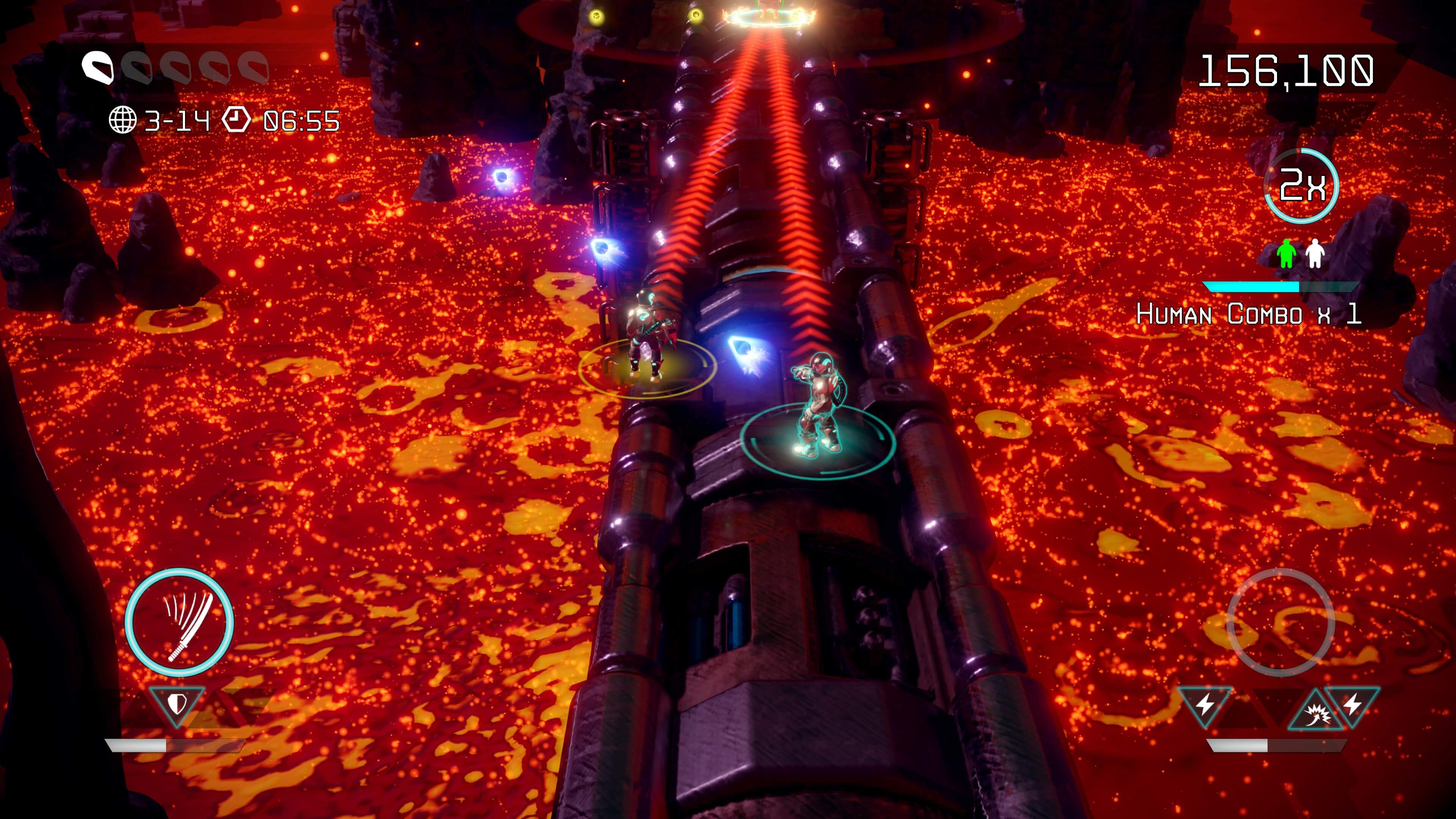The image size is (1456, 819).
Task: Select the half-shield upgrade triangle
Action: 177,704
